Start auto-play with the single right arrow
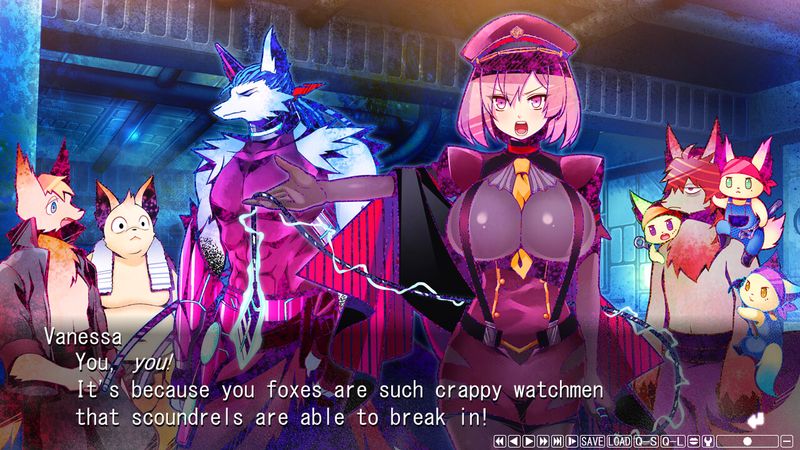 [x=529, y=441]
